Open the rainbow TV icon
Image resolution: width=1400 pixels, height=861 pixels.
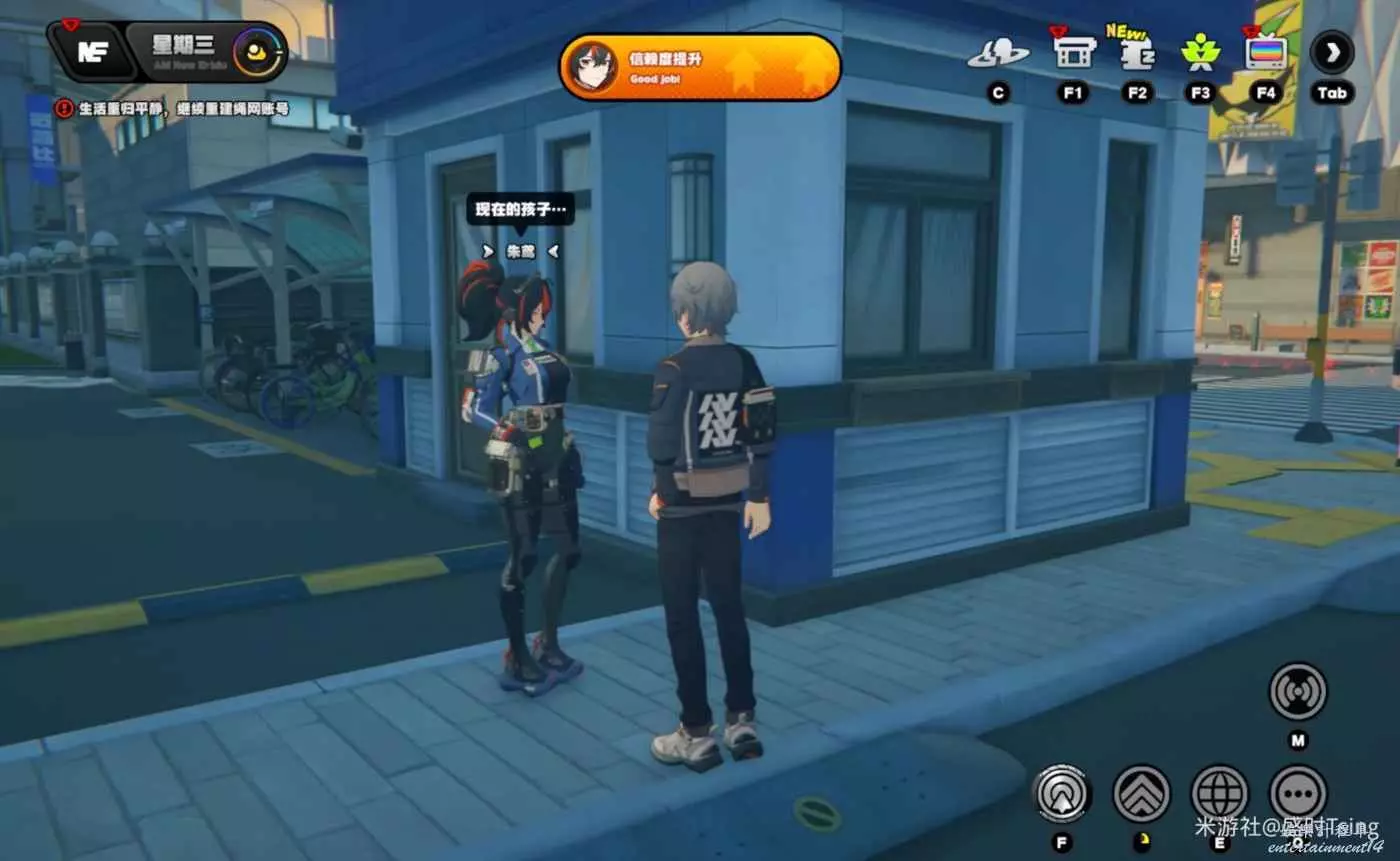coord(1266,52)
